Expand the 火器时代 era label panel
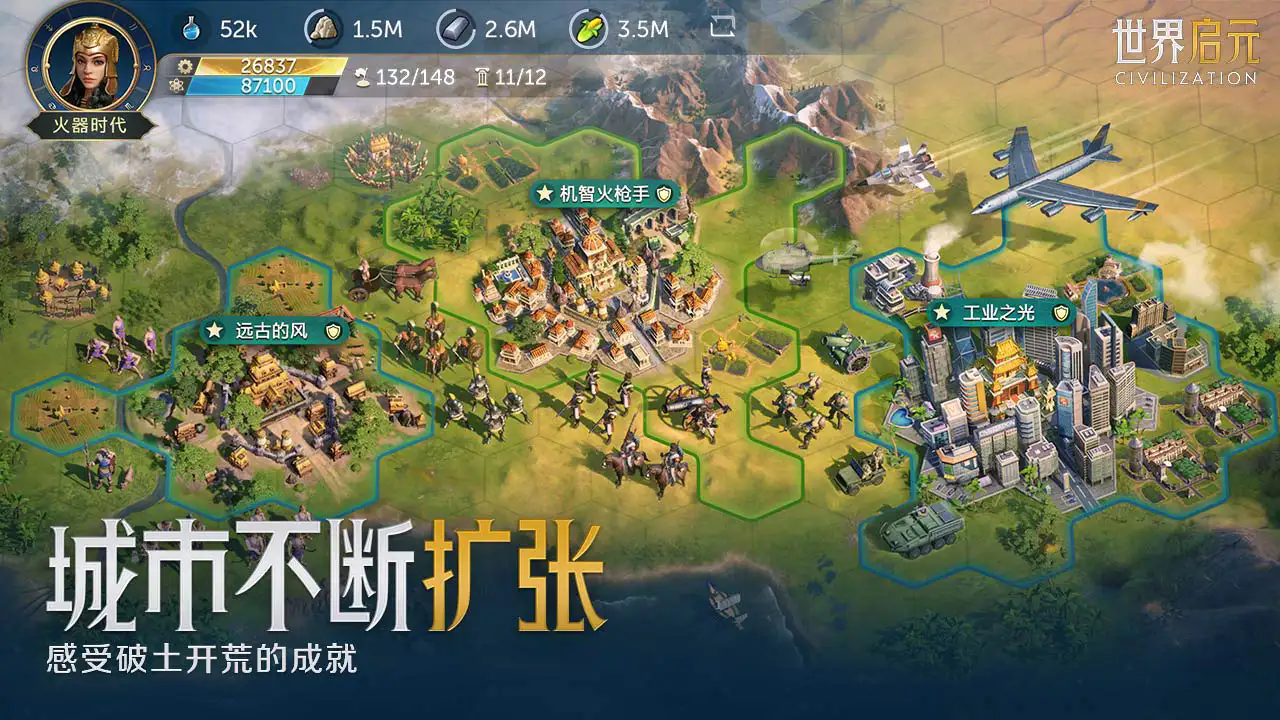 [88, 122]
